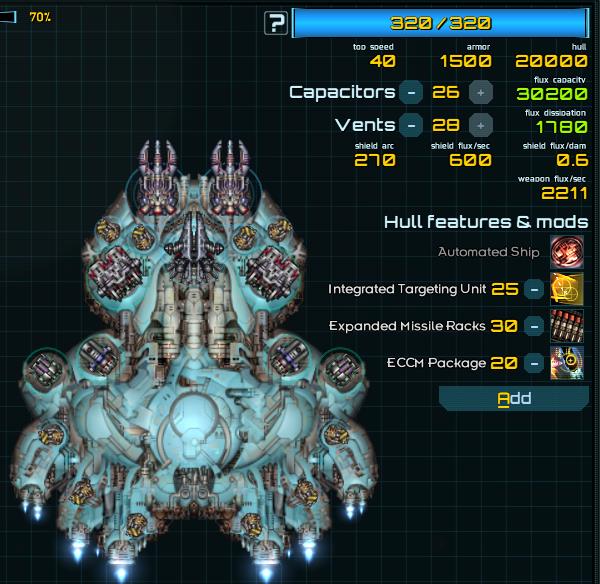Click the Expanded Missile Racks icon
The height and width of the screenshot is (584, 600).
pyautogui.click(x=568, y=326)
